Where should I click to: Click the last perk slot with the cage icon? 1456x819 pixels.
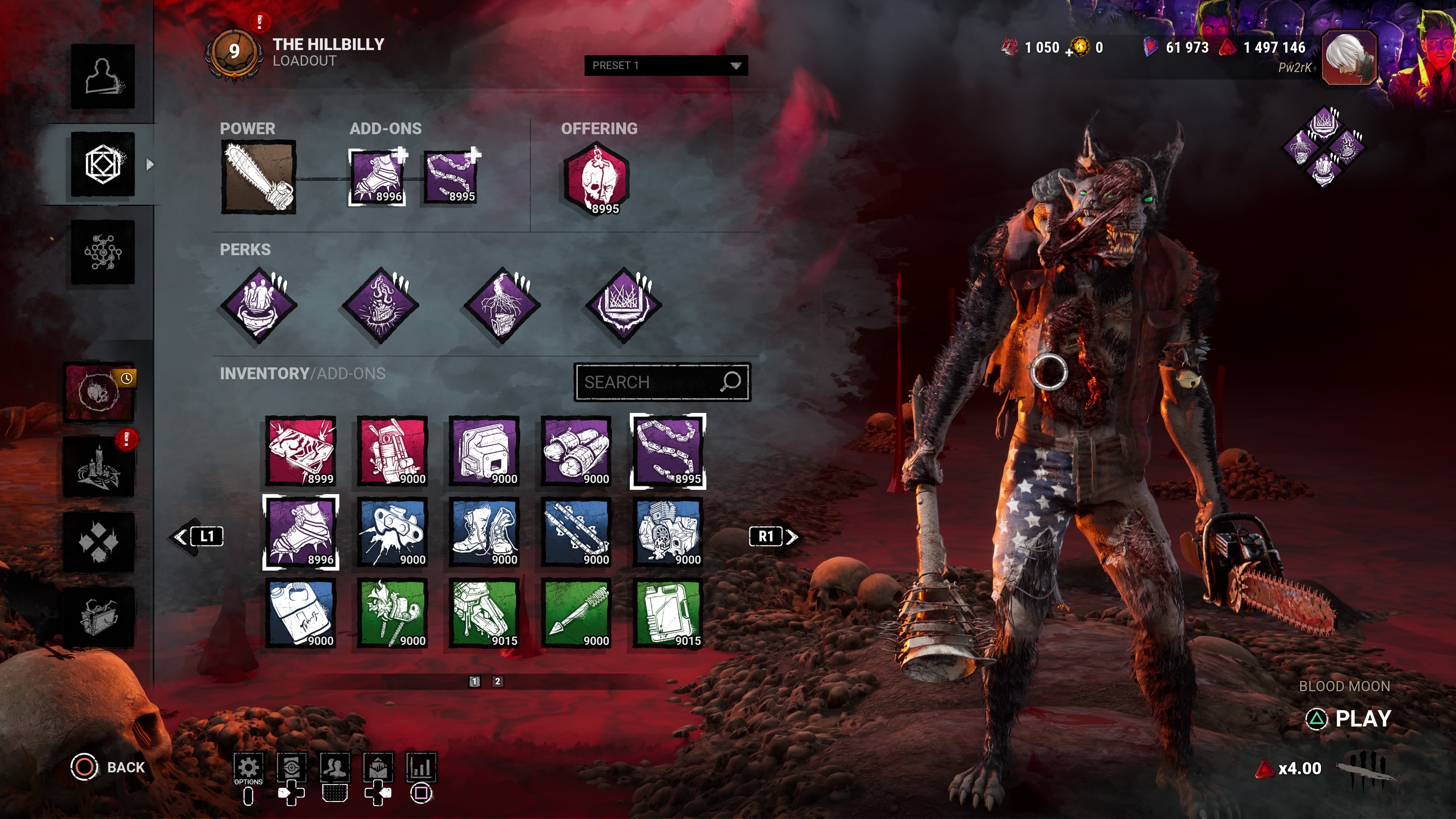coord(623,305)
